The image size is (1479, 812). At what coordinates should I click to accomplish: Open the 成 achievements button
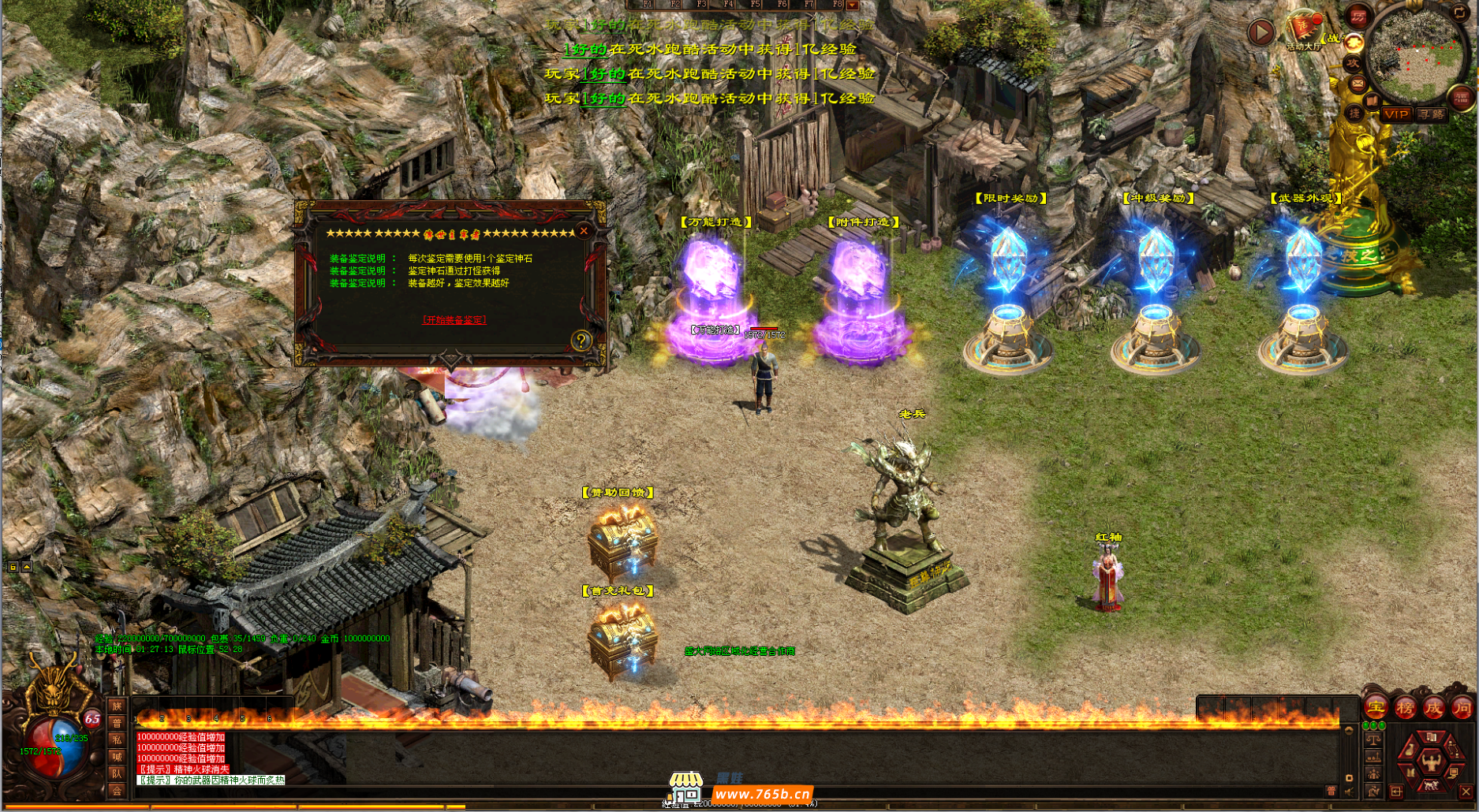1433,708
